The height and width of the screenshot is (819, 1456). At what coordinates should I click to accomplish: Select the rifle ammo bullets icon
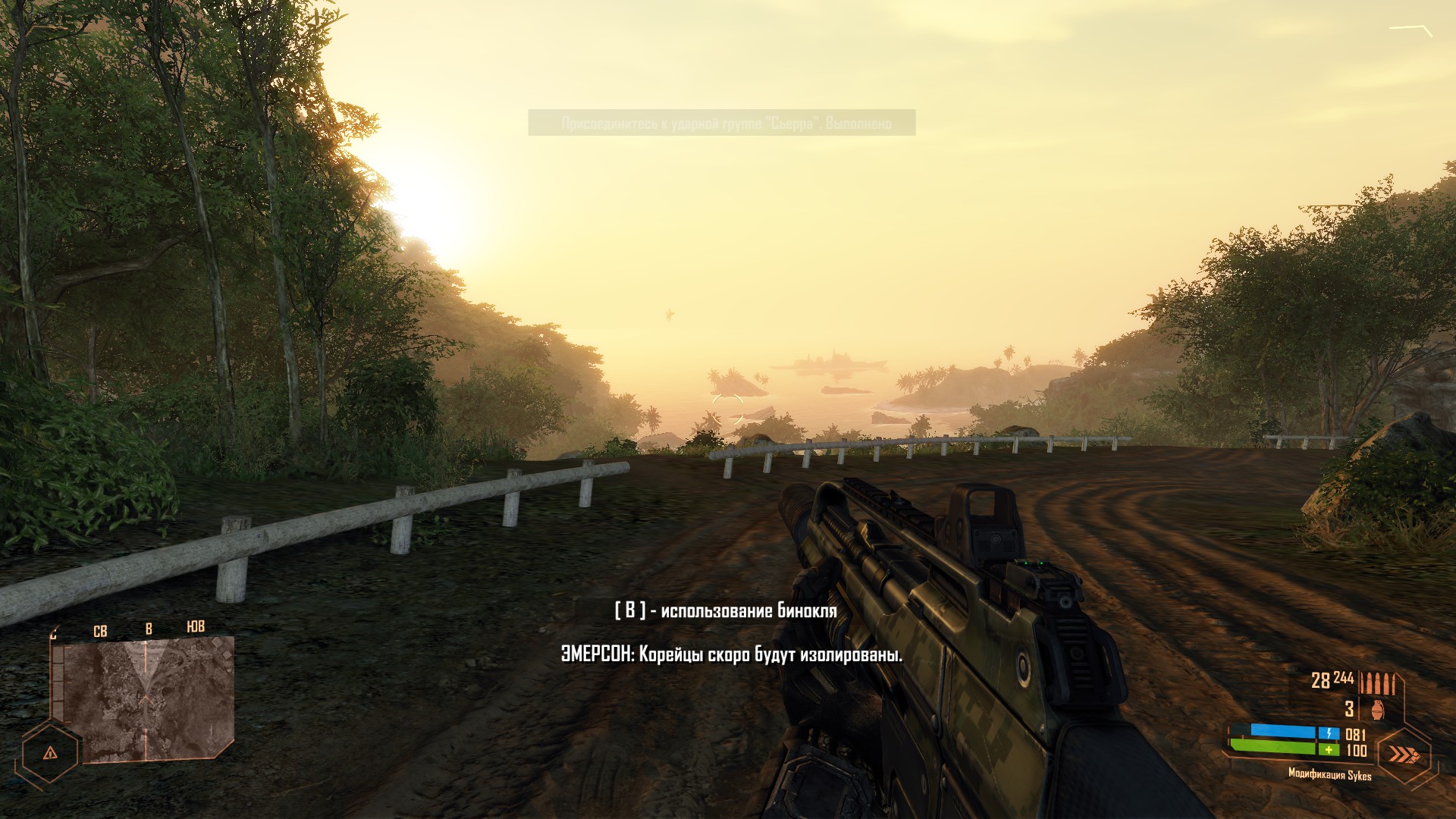coord(1377,682)
